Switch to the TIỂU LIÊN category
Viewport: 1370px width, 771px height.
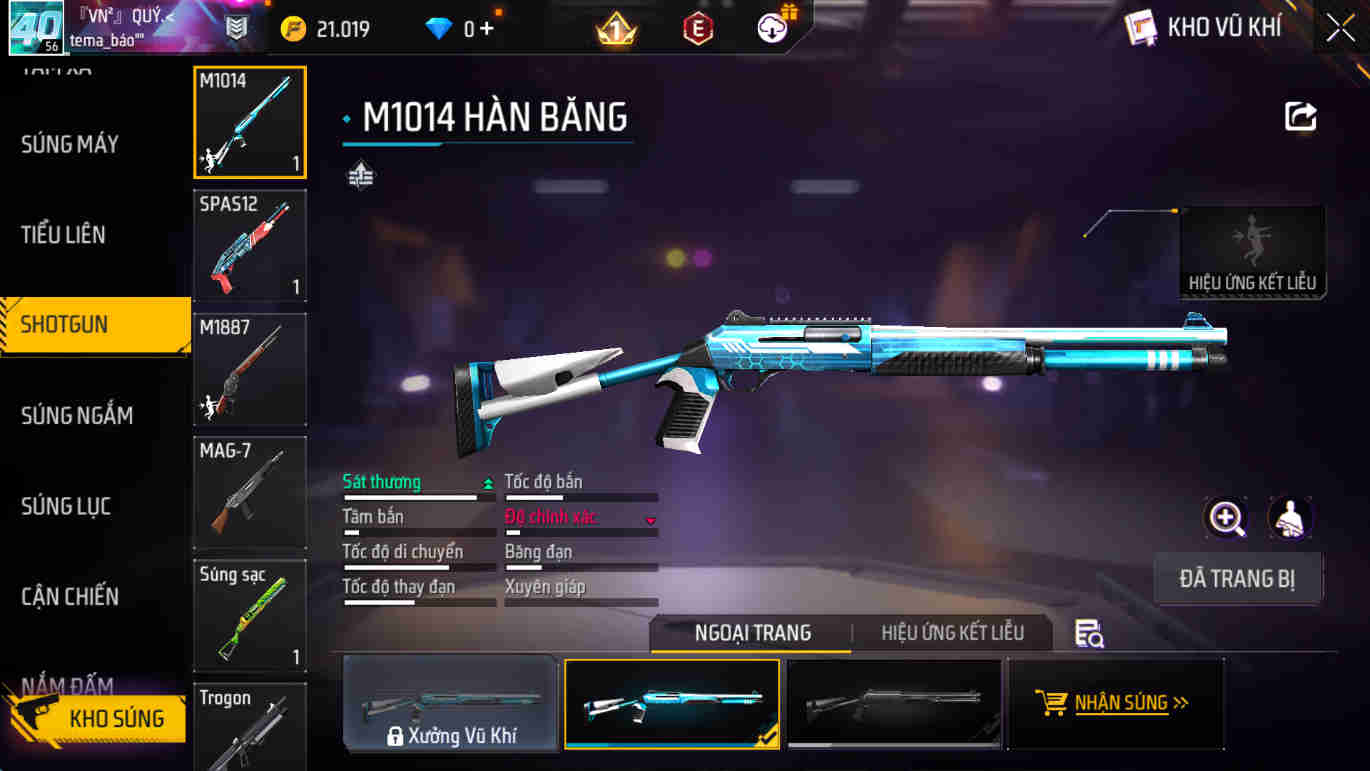coord(63,235)
